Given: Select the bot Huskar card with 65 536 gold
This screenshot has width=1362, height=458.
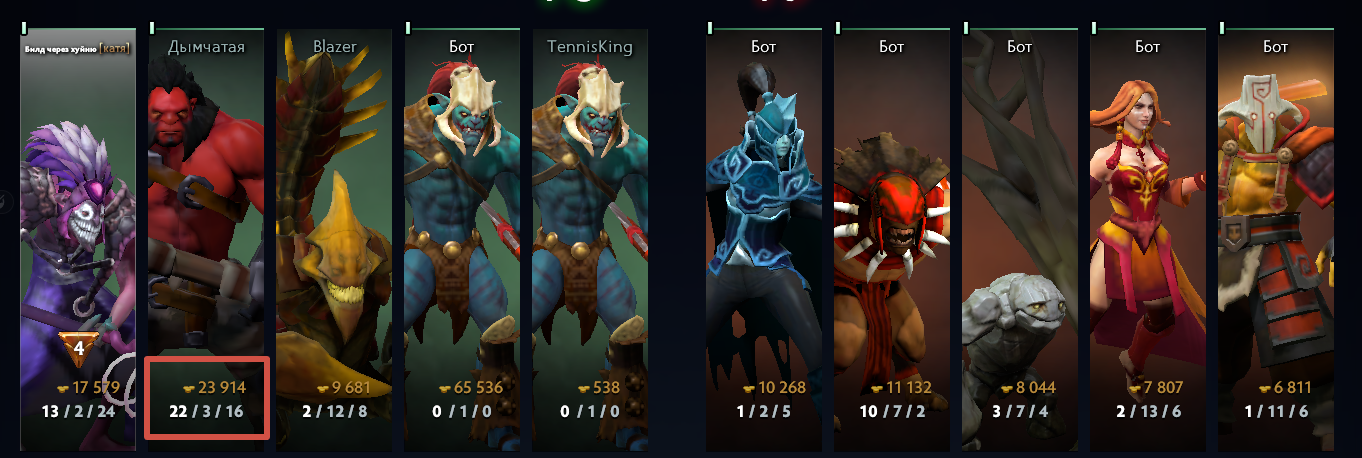Looking at the screenshot, I should (x=462, y=220).
